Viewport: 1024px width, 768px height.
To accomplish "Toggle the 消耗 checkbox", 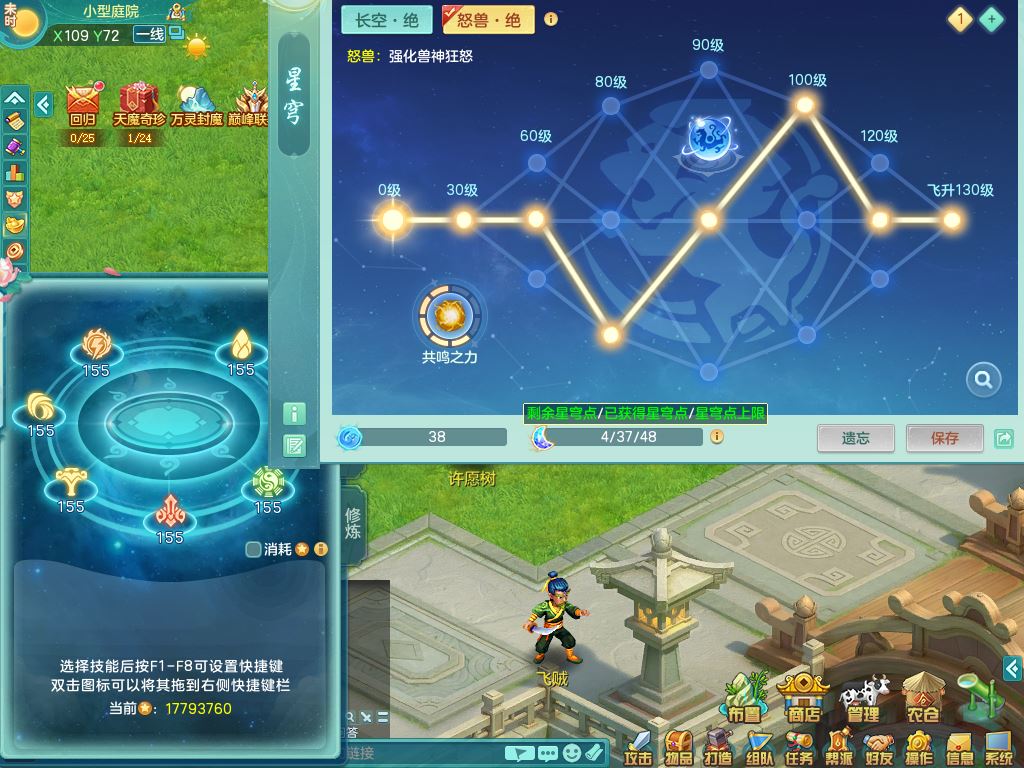I will (254, 549).
